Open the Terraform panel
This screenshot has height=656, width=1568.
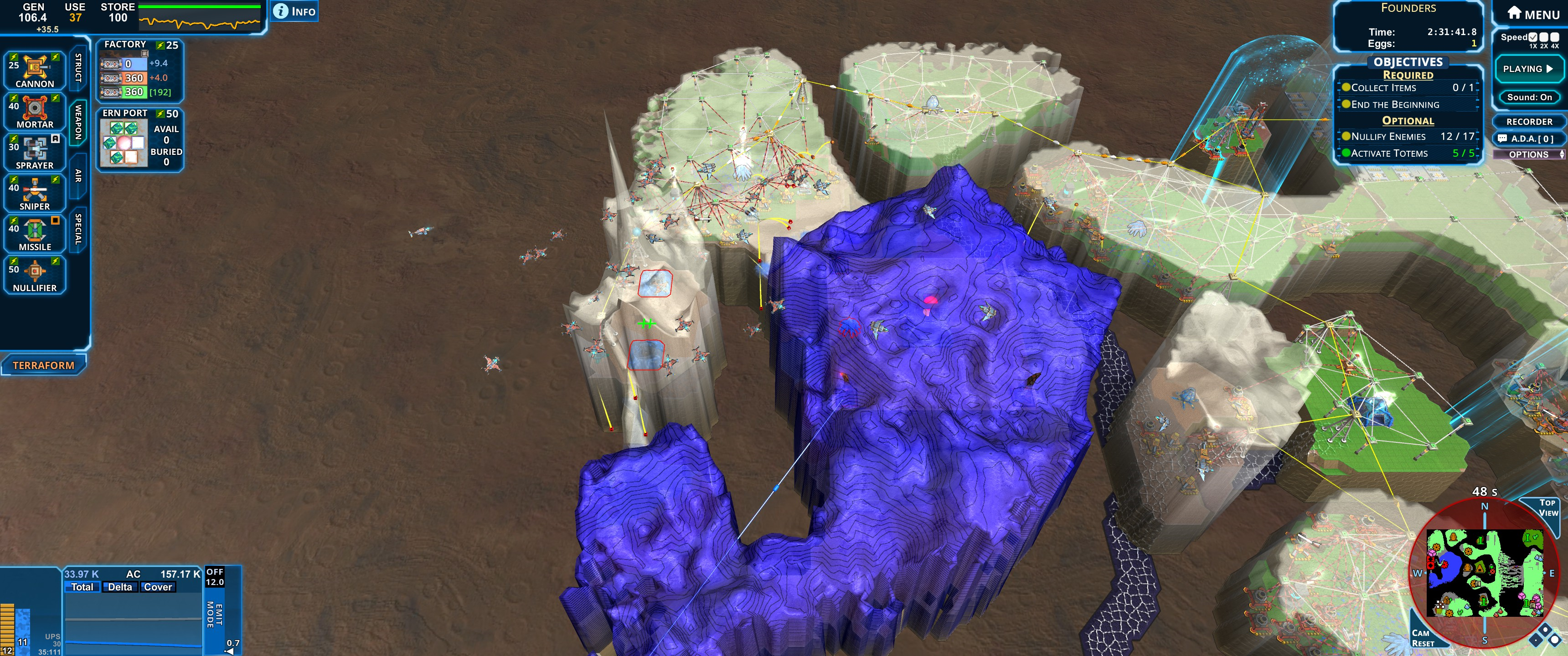[43, 365]
